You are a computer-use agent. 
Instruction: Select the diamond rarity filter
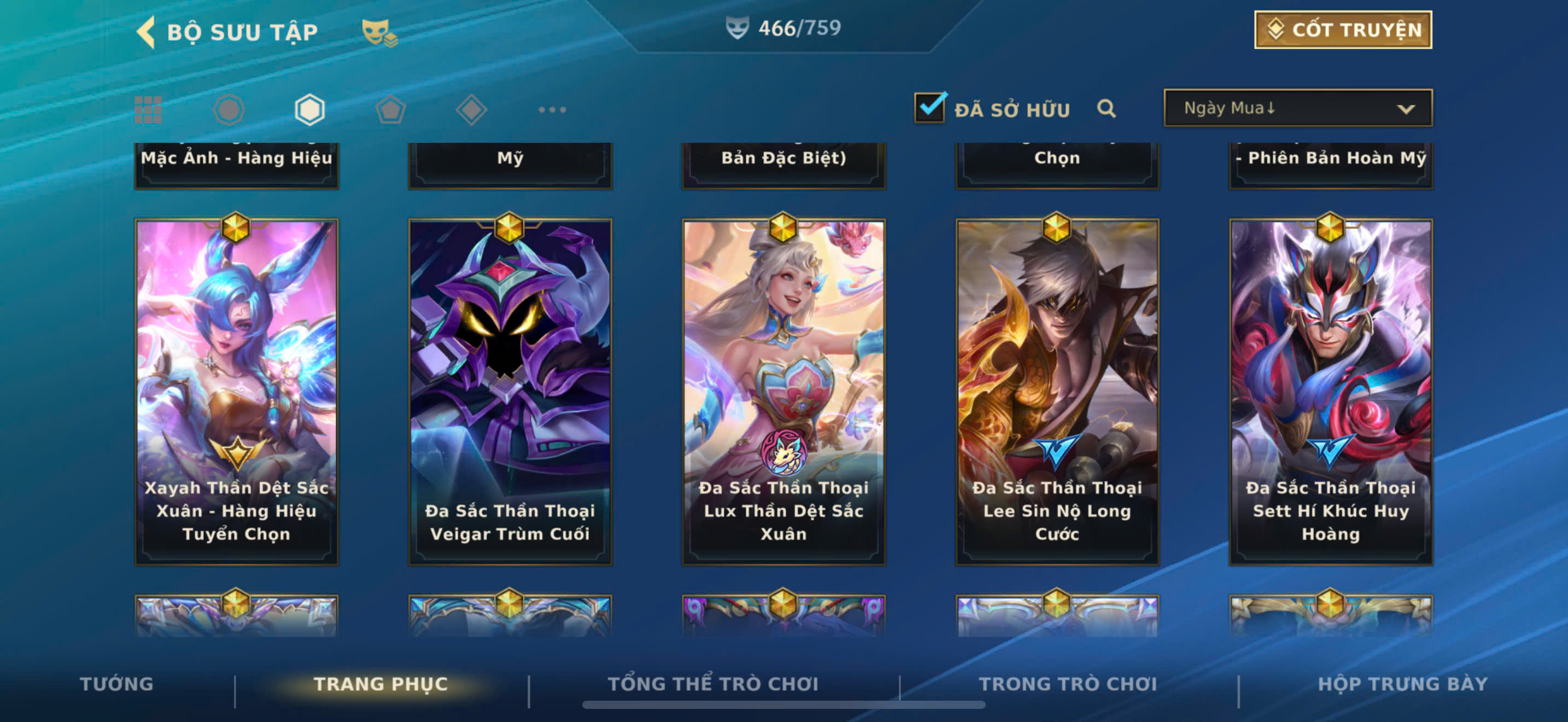click(471, 110)
